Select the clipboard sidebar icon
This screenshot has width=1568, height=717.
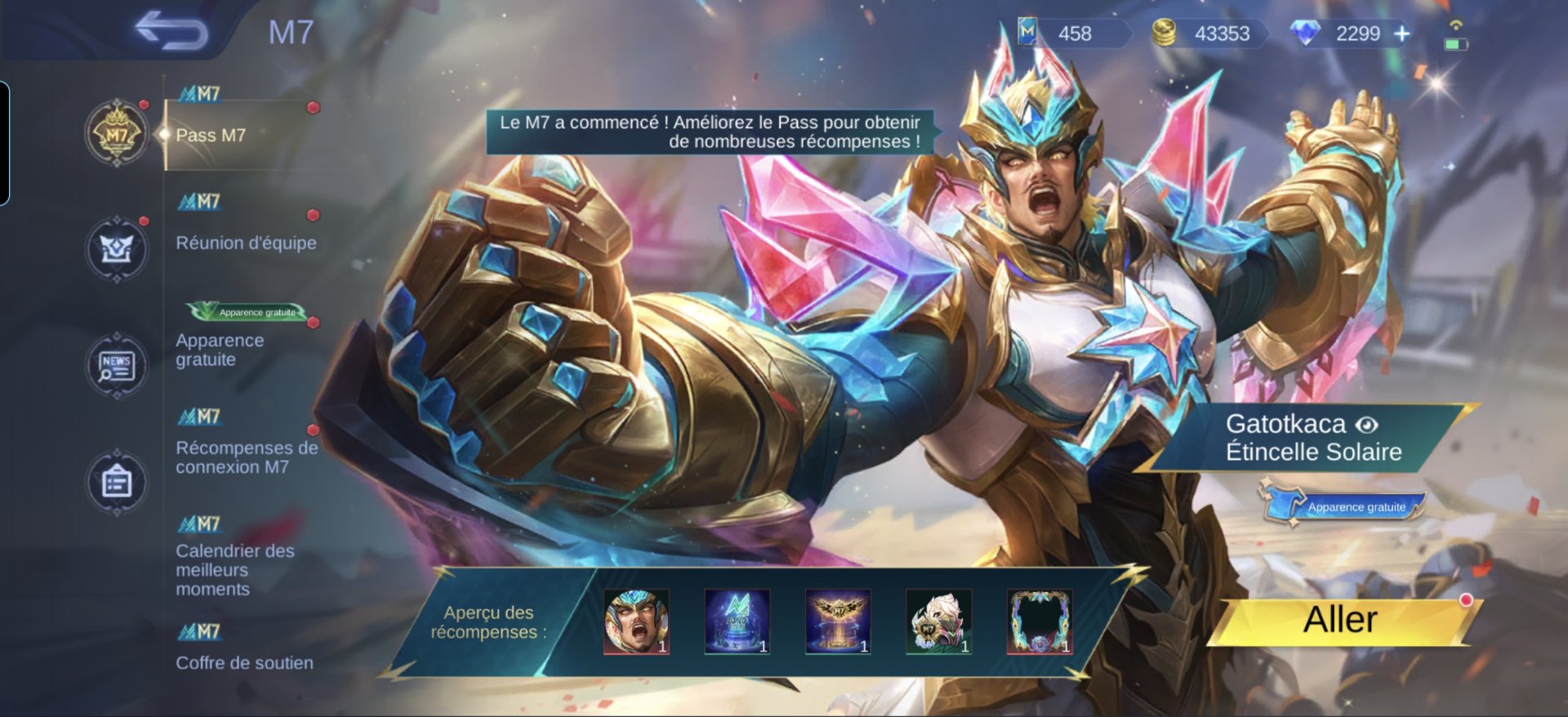117,482
